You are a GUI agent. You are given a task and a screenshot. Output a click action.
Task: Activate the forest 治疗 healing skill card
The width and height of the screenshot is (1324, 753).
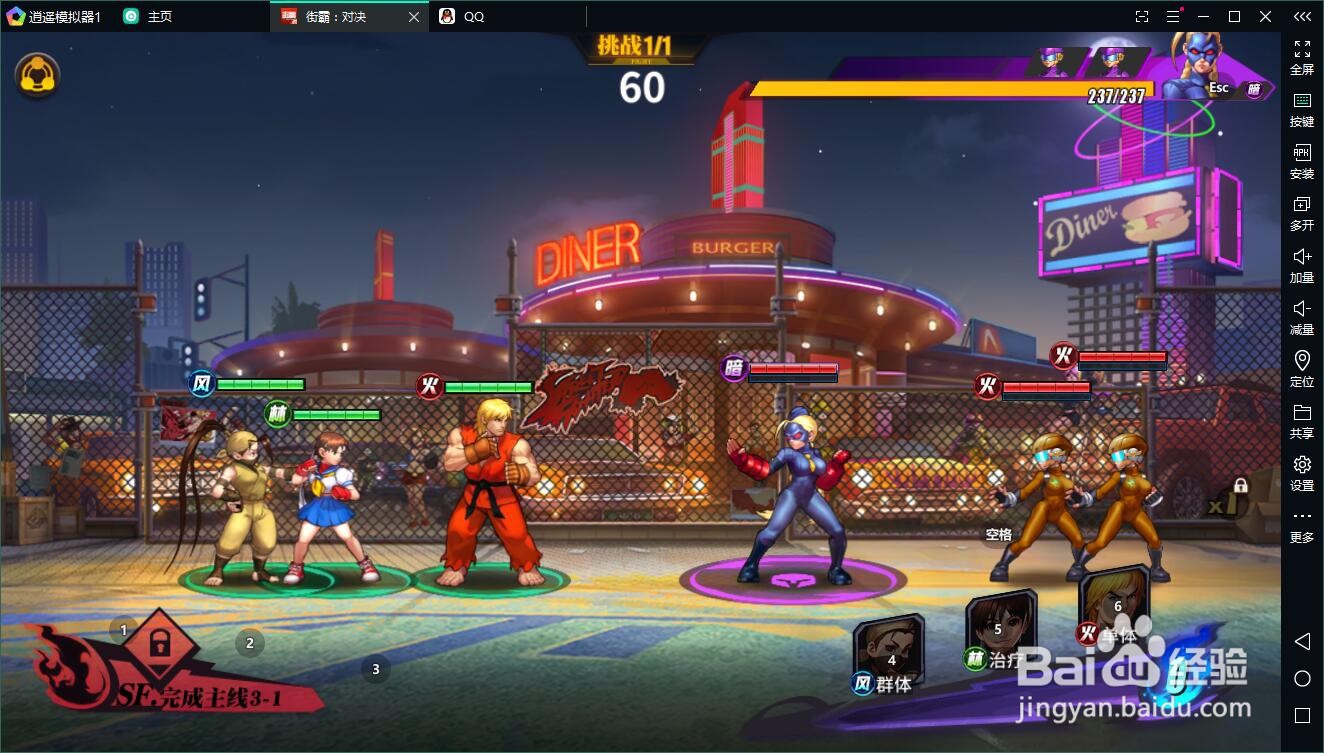(x=999, y=628)
